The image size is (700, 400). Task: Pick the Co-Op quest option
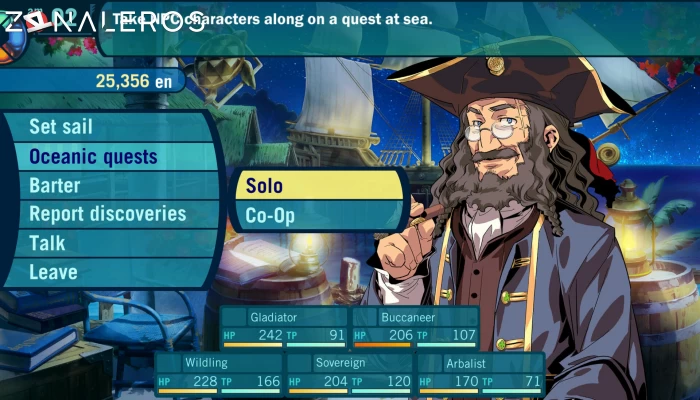[x=318, y=215]
